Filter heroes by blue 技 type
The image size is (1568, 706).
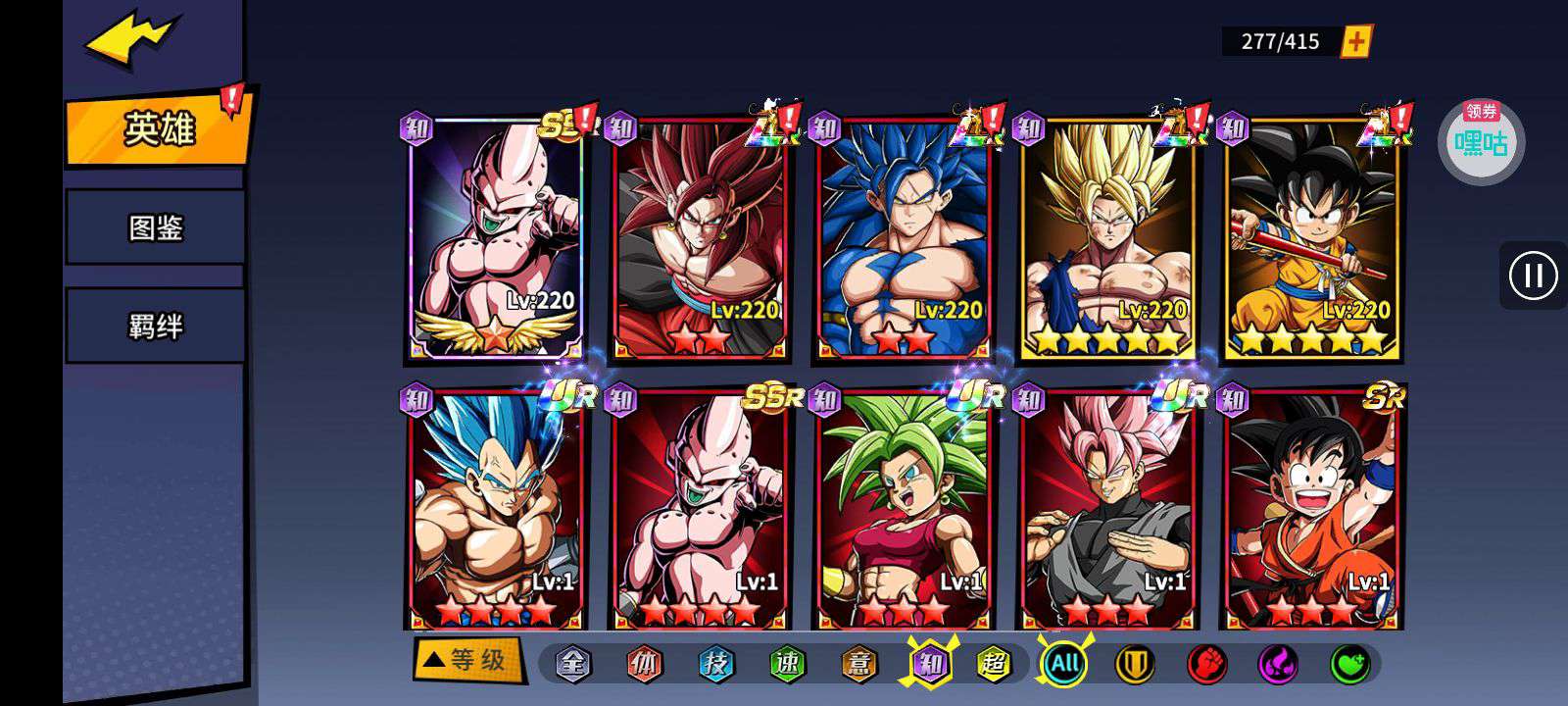point(716,664)
